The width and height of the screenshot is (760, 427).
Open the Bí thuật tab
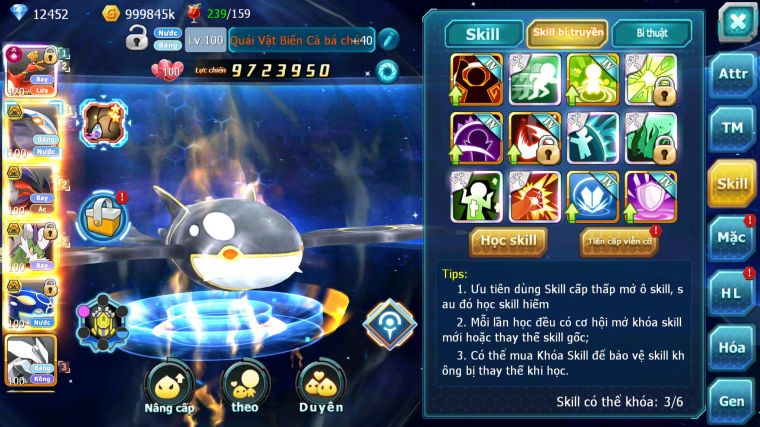[x=651, y=33]
